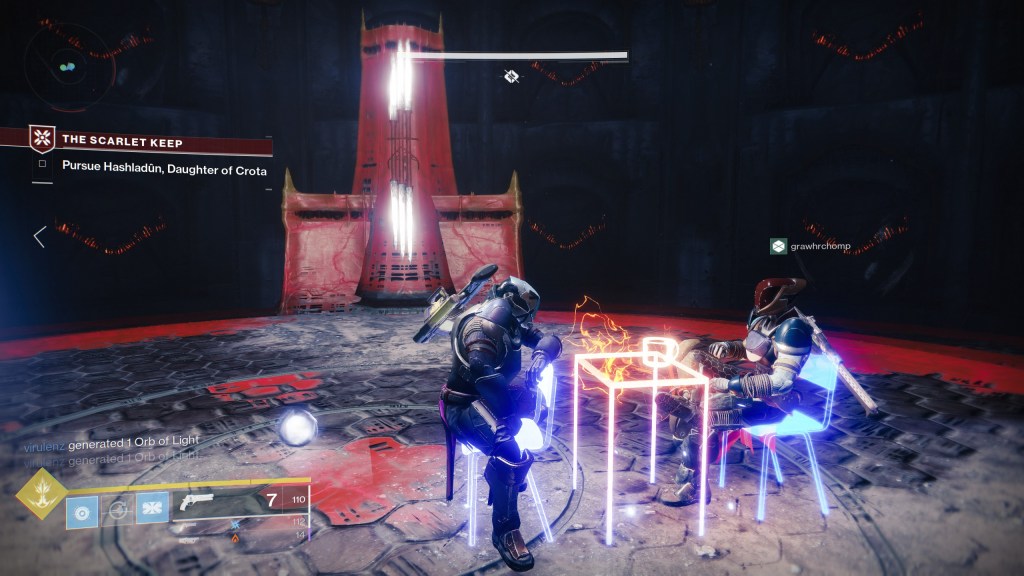Select the grenade ability icon
The height and width of the screenshot is (576, 1024).
(x=82, y=511)
